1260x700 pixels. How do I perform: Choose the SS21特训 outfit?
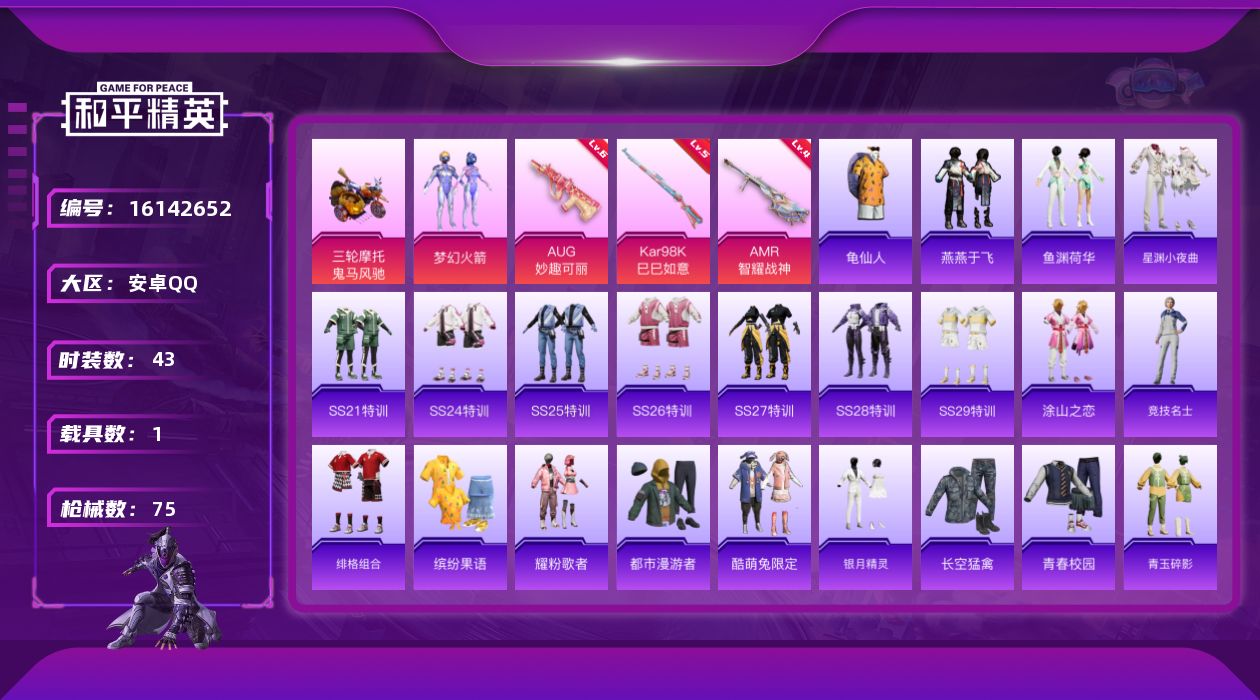coord(358,364)
